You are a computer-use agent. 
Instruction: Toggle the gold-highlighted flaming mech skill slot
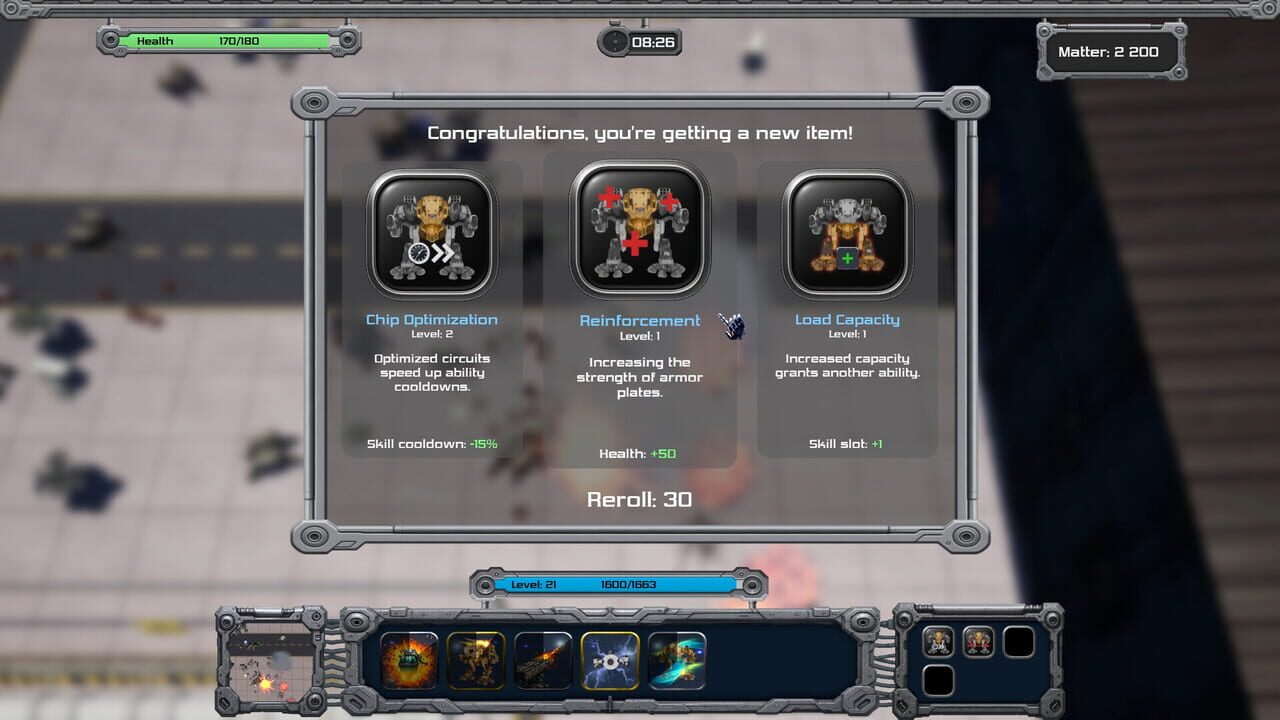click(x=478, y=660)
